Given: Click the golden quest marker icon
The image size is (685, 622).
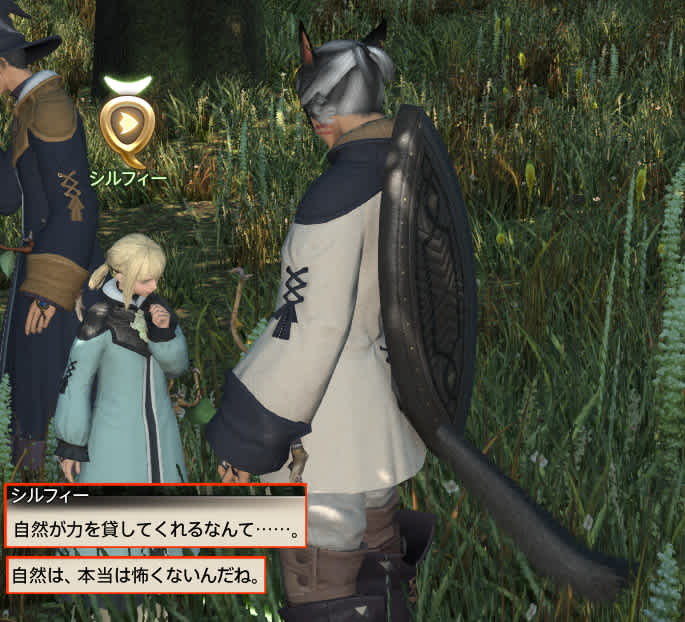Looking at the screenshot, I should 127,123.
